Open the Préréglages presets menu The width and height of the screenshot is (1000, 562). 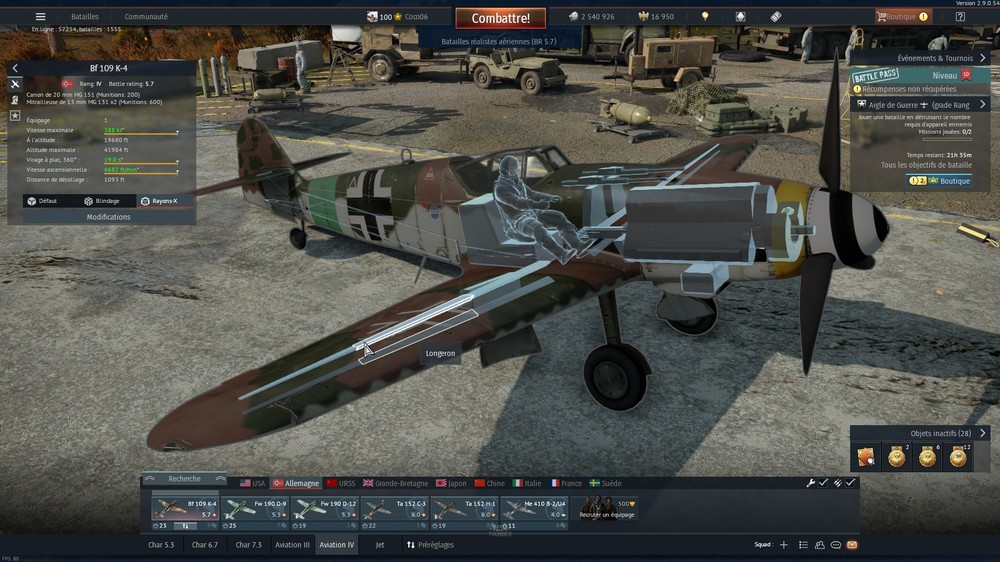pos(429,545)
